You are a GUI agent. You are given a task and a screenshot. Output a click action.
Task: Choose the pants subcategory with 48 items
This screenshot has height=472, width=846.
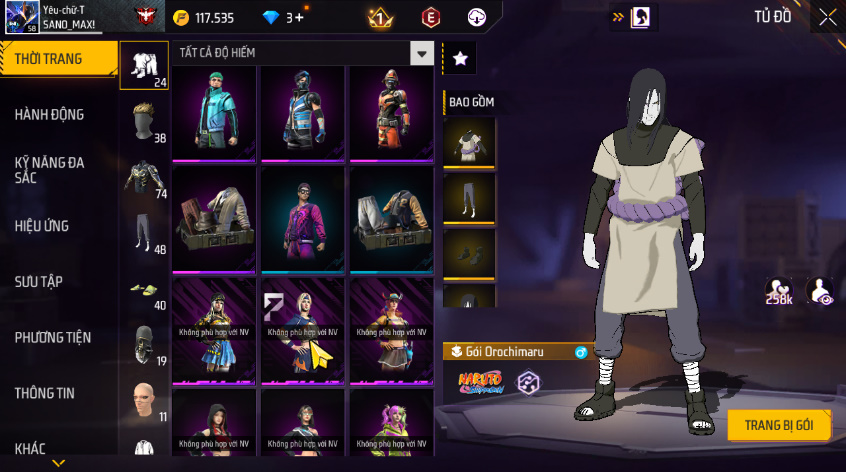pos(144,234)
